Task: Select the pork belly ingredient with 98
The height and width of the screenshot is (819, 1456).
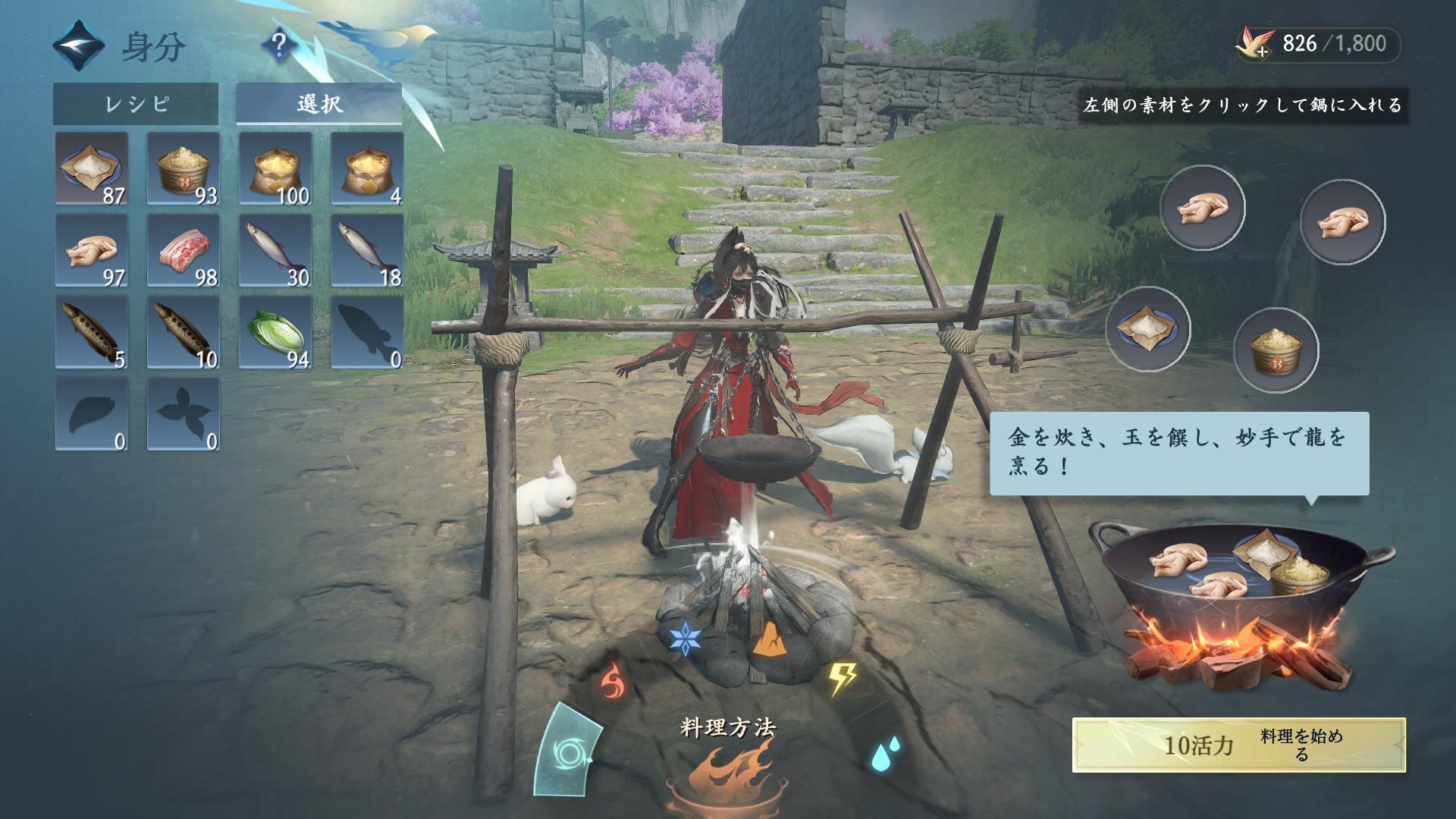Action: (184, 250)
